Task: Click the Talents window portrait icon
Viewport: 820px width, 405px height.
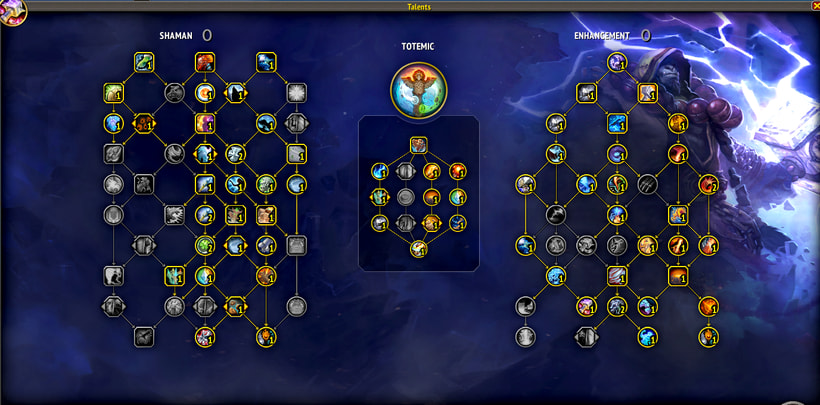Action: [x=12, y=11]
